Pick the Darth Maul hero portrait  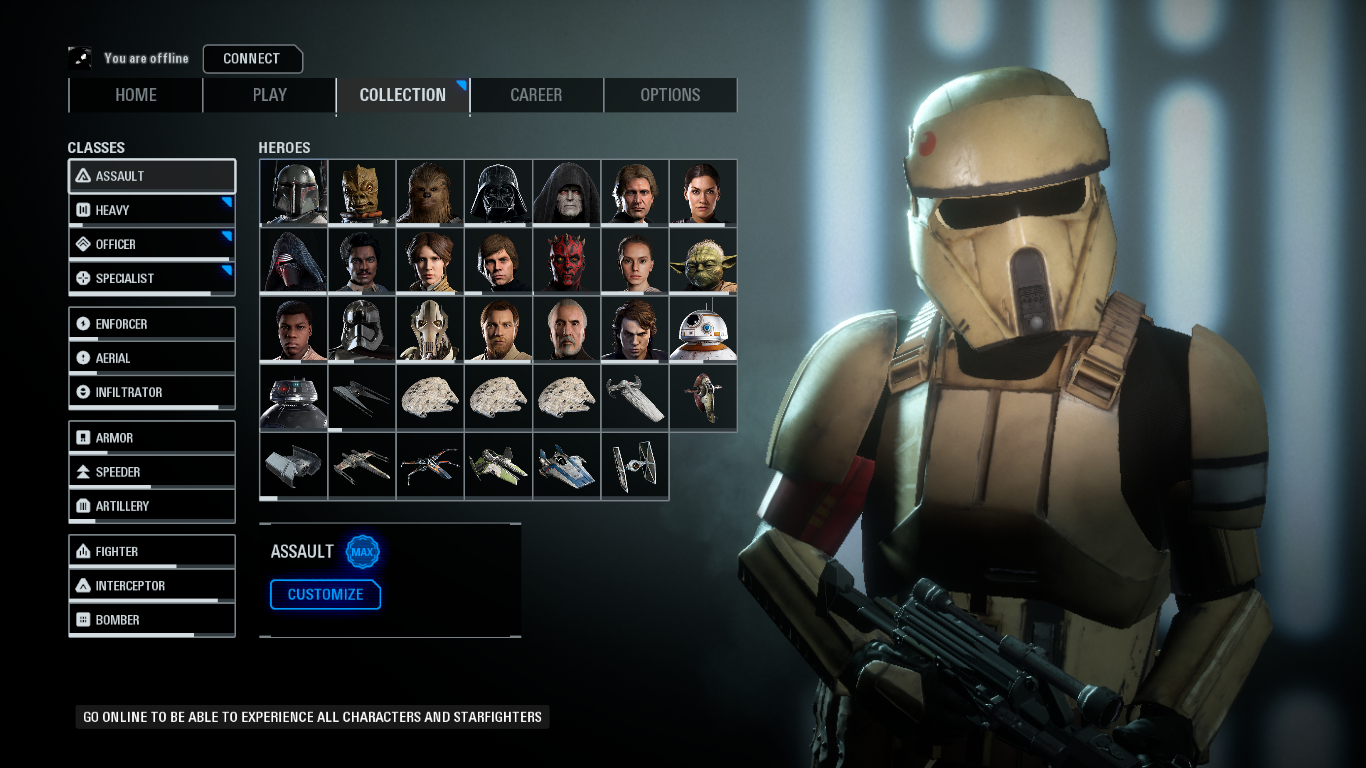[566, 261]
